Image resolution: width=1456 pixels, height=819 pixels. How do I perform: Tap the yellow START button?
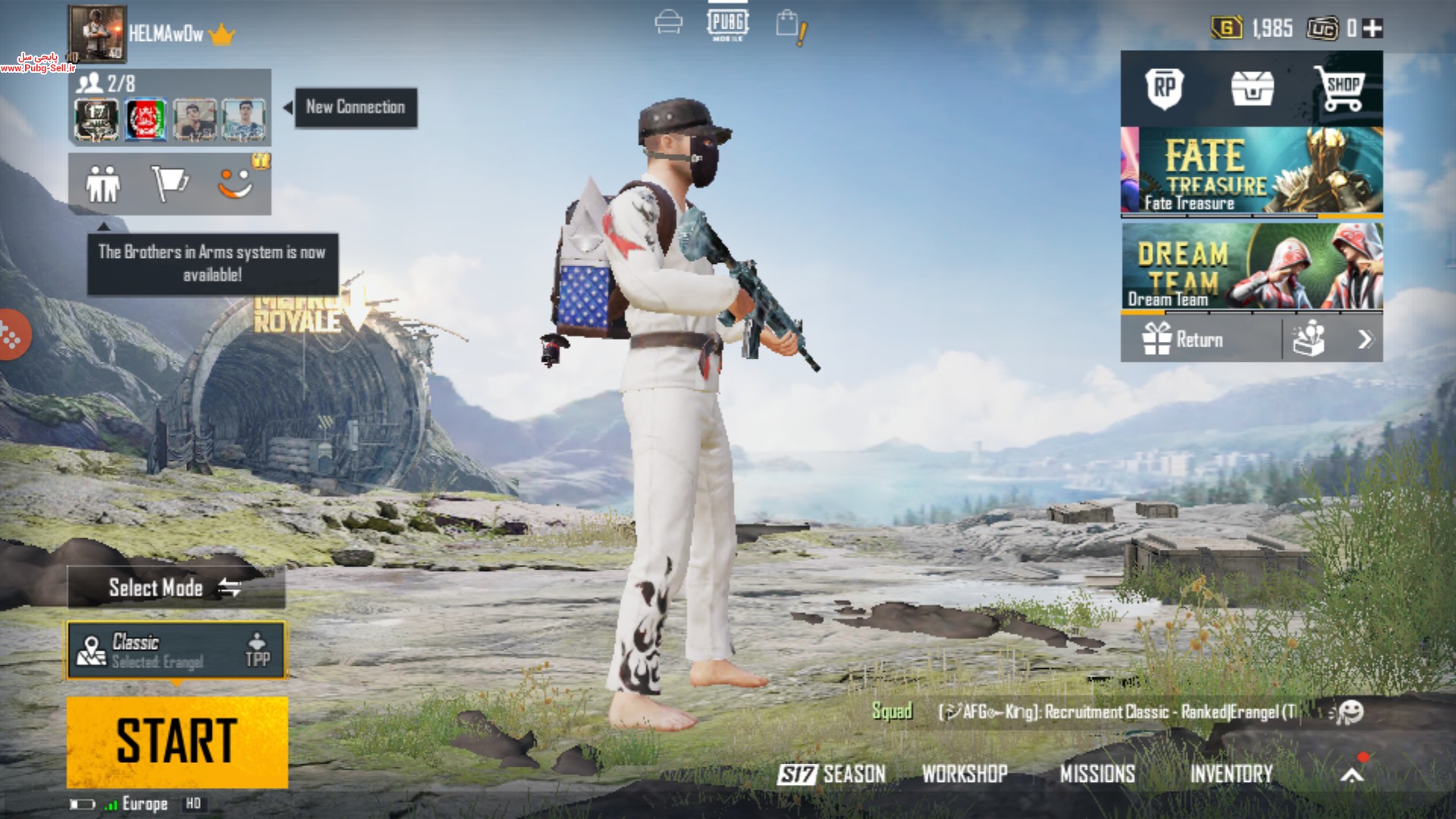click(x=177, y=741)
